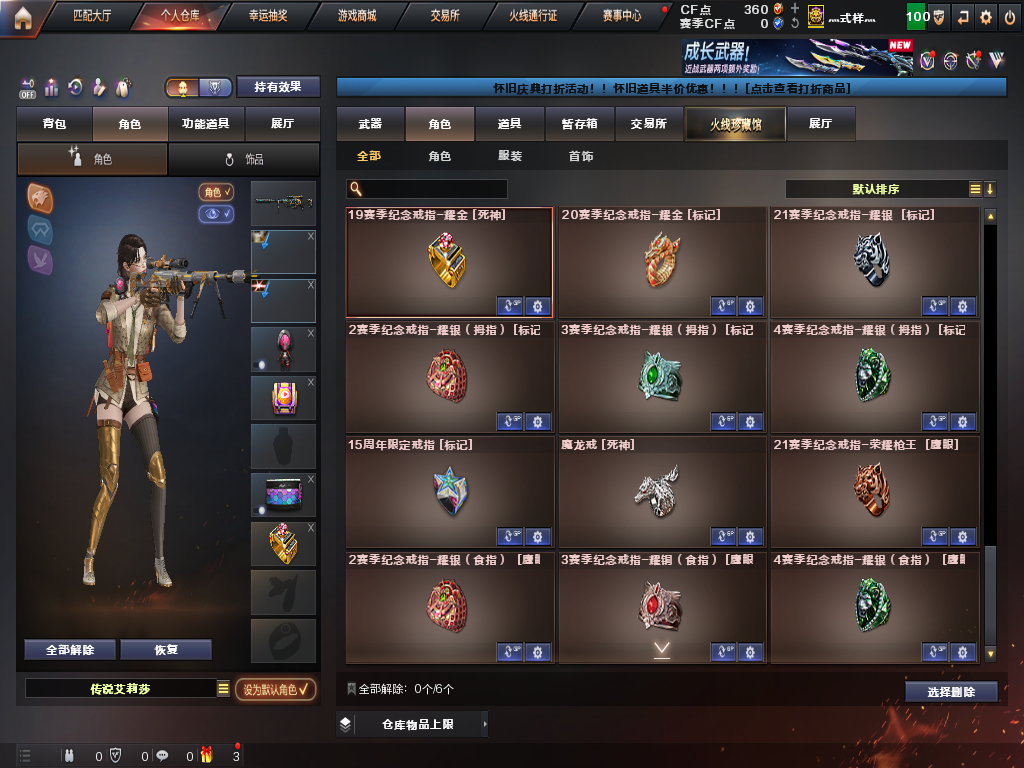
Task: Open the 默认排序 sort dropdown
Action: tap(876, 189)
